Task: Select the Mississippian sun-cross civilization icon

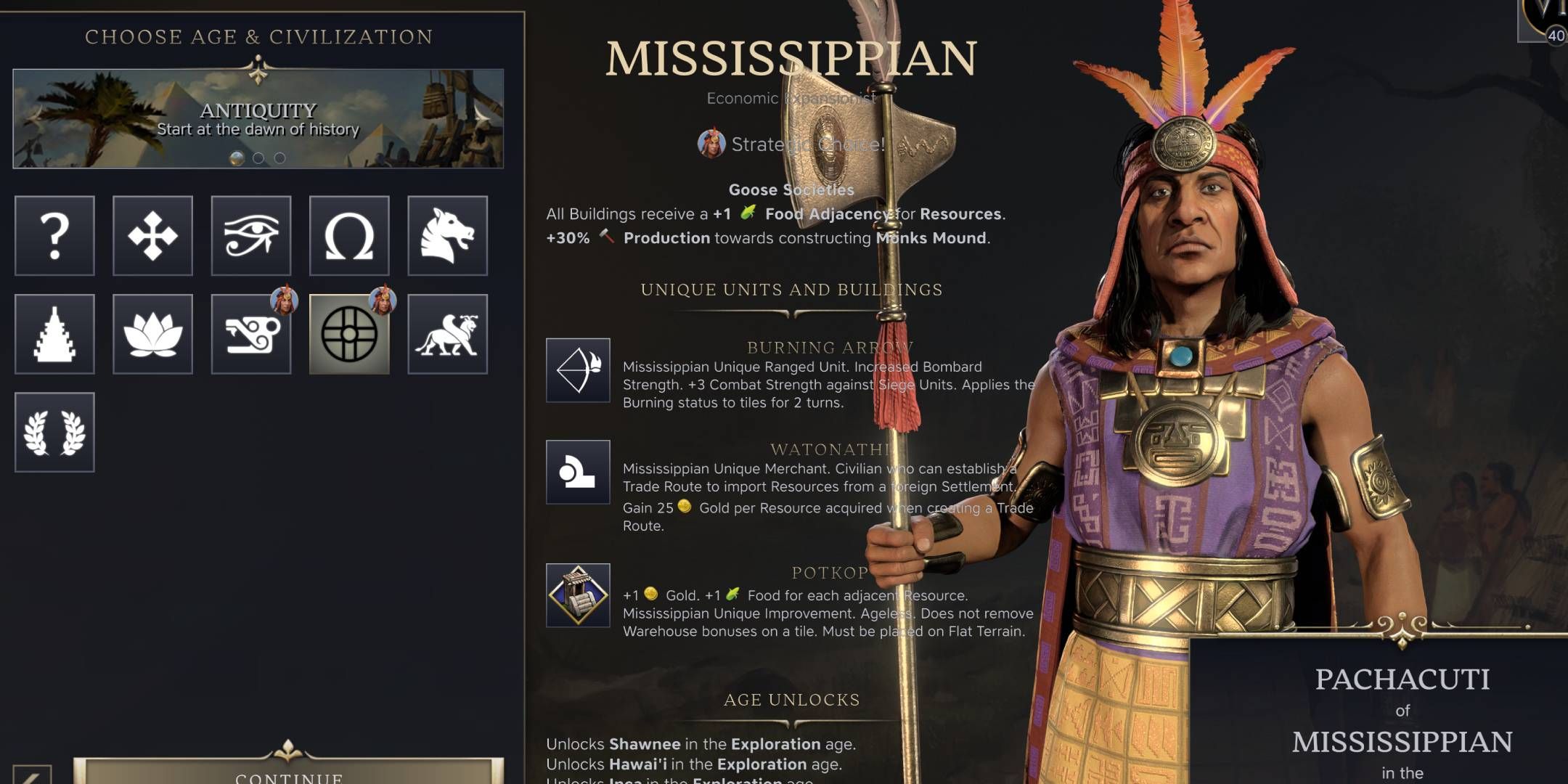Action: pos(348,335)
